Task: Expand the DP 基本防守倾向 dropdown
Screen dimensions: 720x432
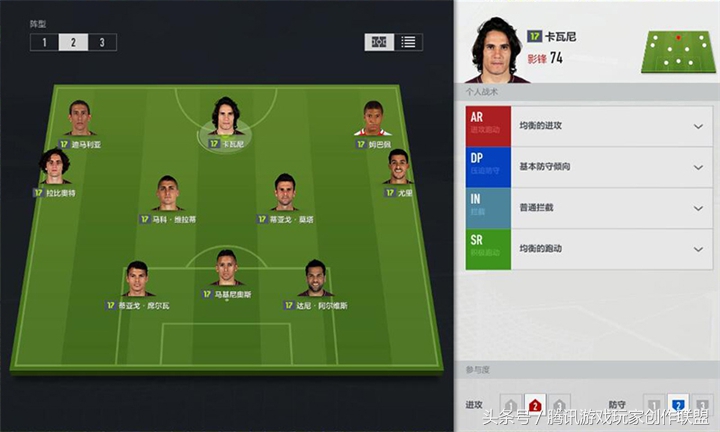Action: pos(696,167)
